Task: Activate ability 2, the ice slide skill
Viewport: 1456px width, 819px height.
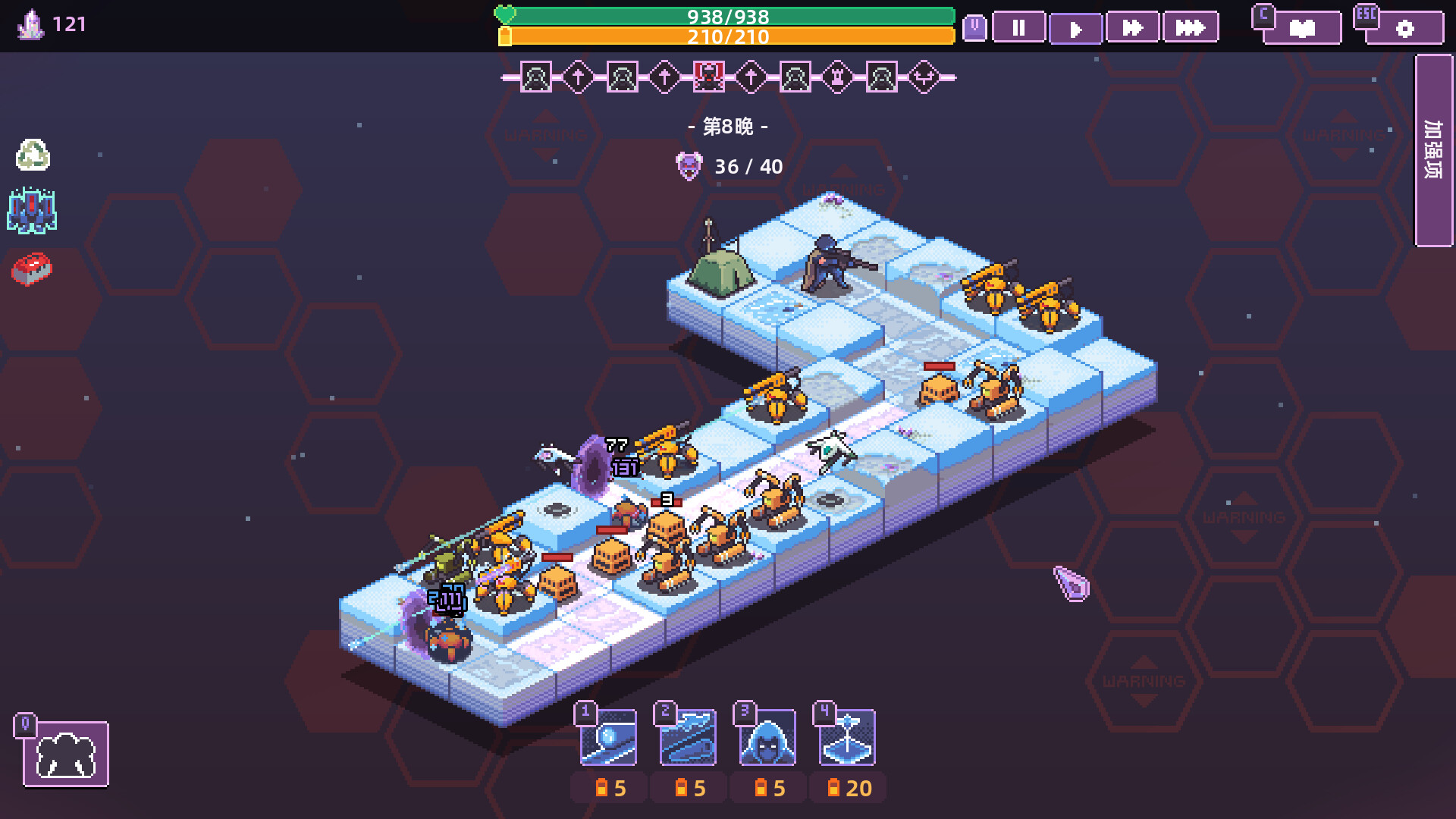Action: (x=688, y=737)
